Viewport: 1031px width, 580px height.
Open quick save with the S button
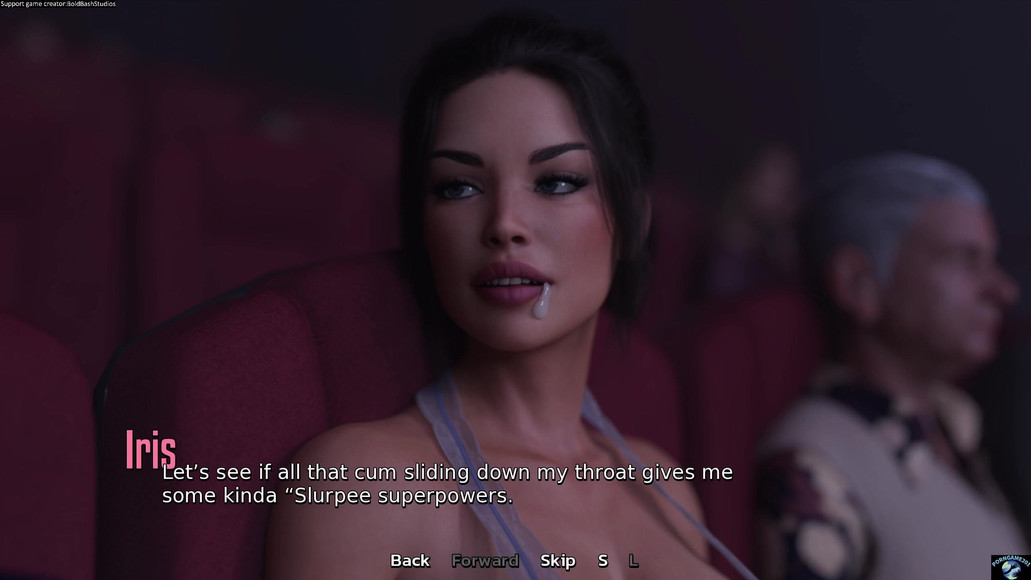[603, 561]
